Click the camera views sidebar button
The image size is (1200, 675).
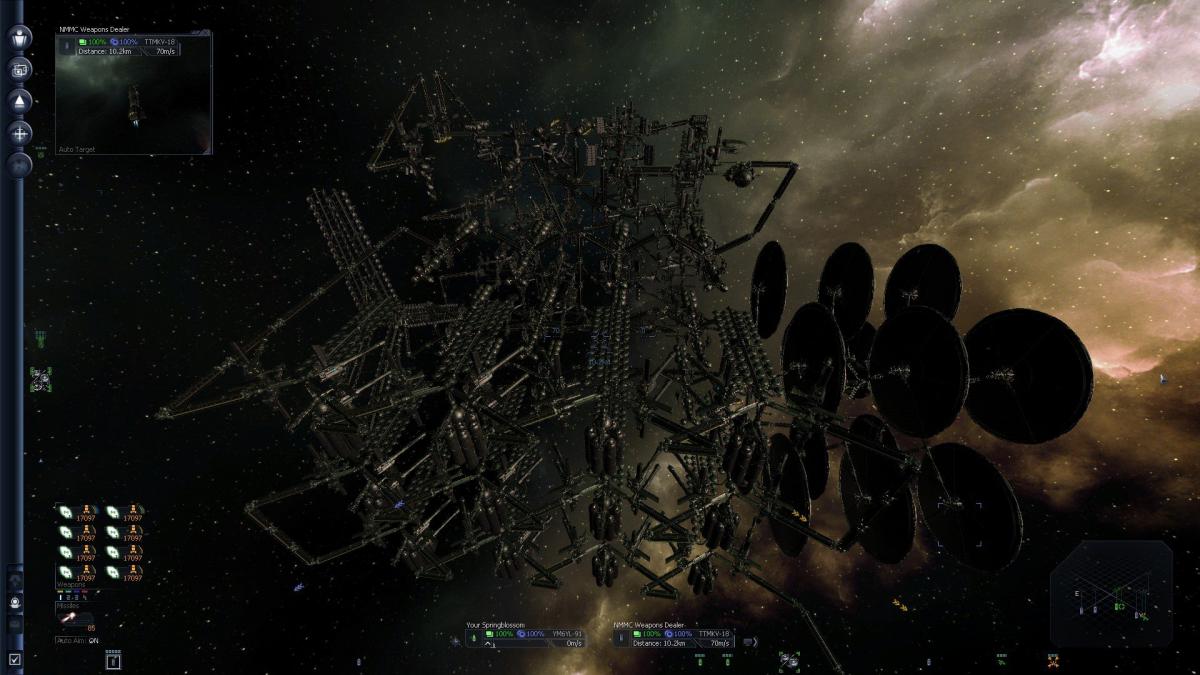pyautogui.click(x=20, y=69)
